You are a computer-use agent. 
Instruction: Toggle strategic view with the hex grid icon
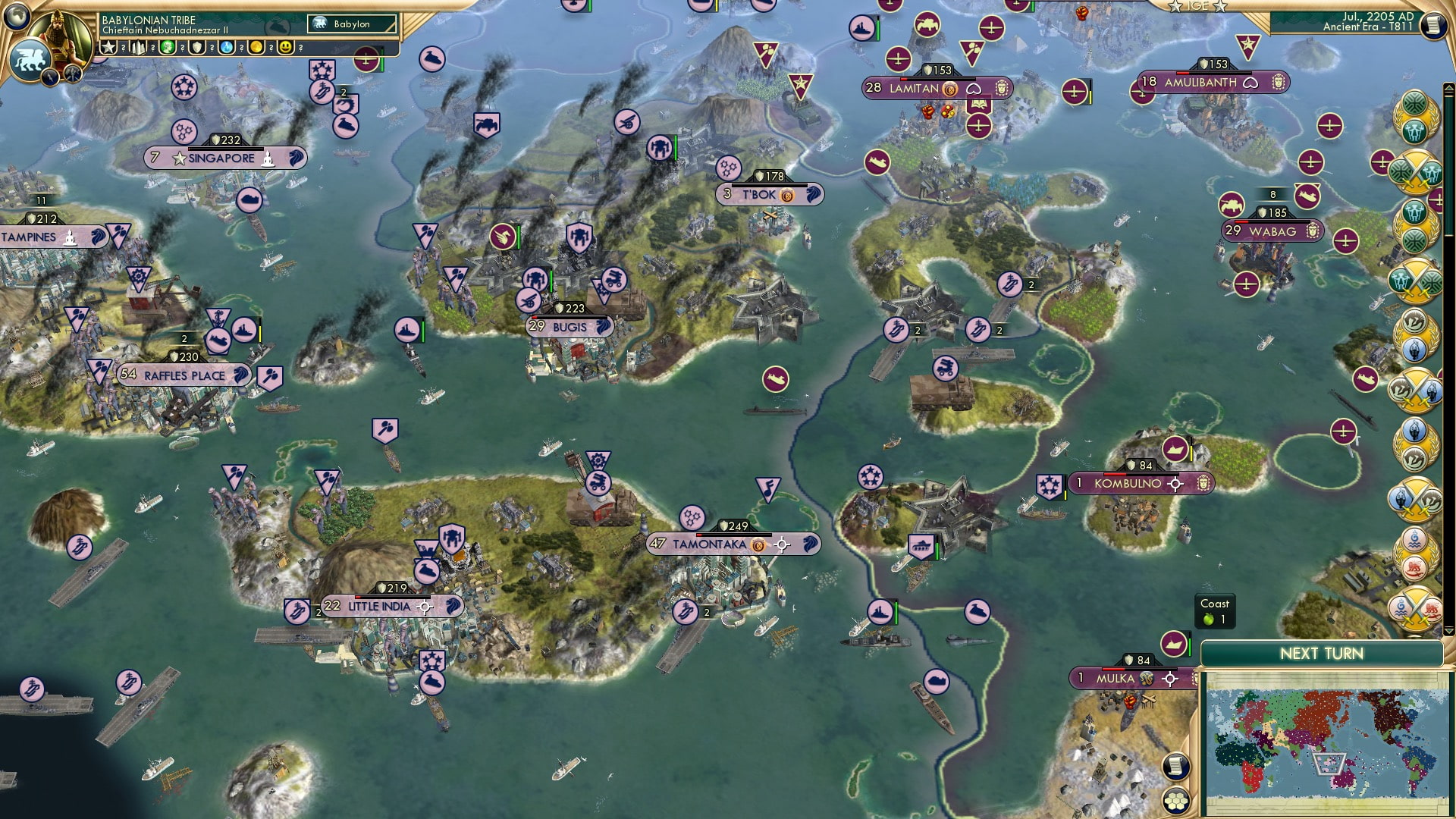click(1176, 802)
